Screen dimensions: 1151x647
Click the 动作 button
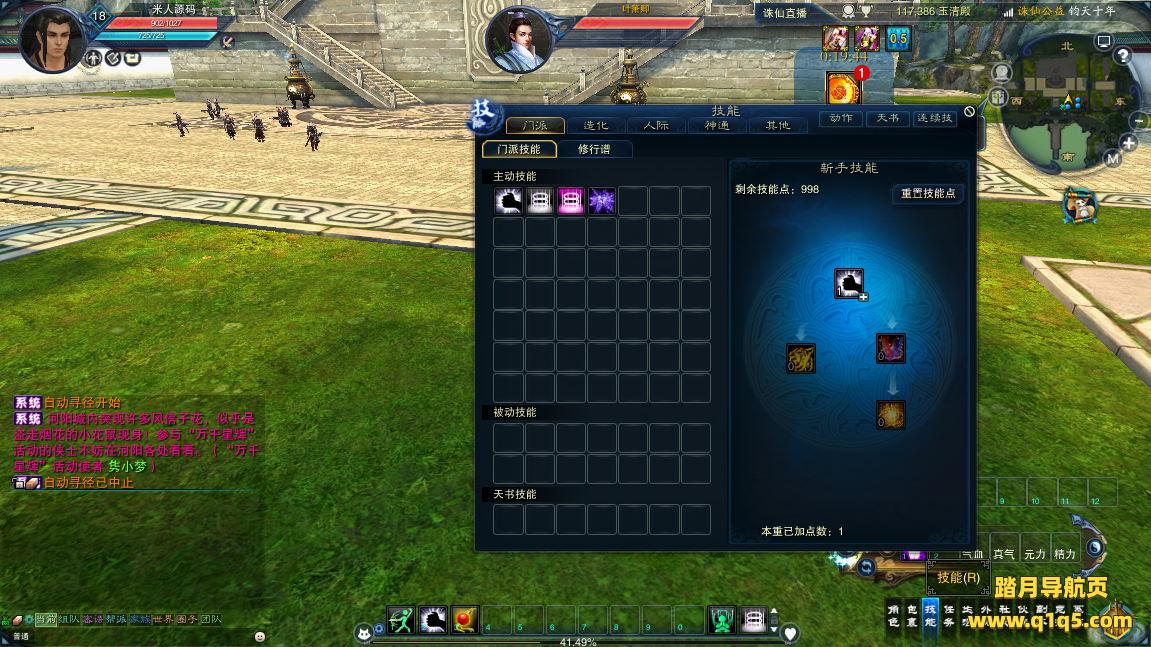tap(841, 118)
